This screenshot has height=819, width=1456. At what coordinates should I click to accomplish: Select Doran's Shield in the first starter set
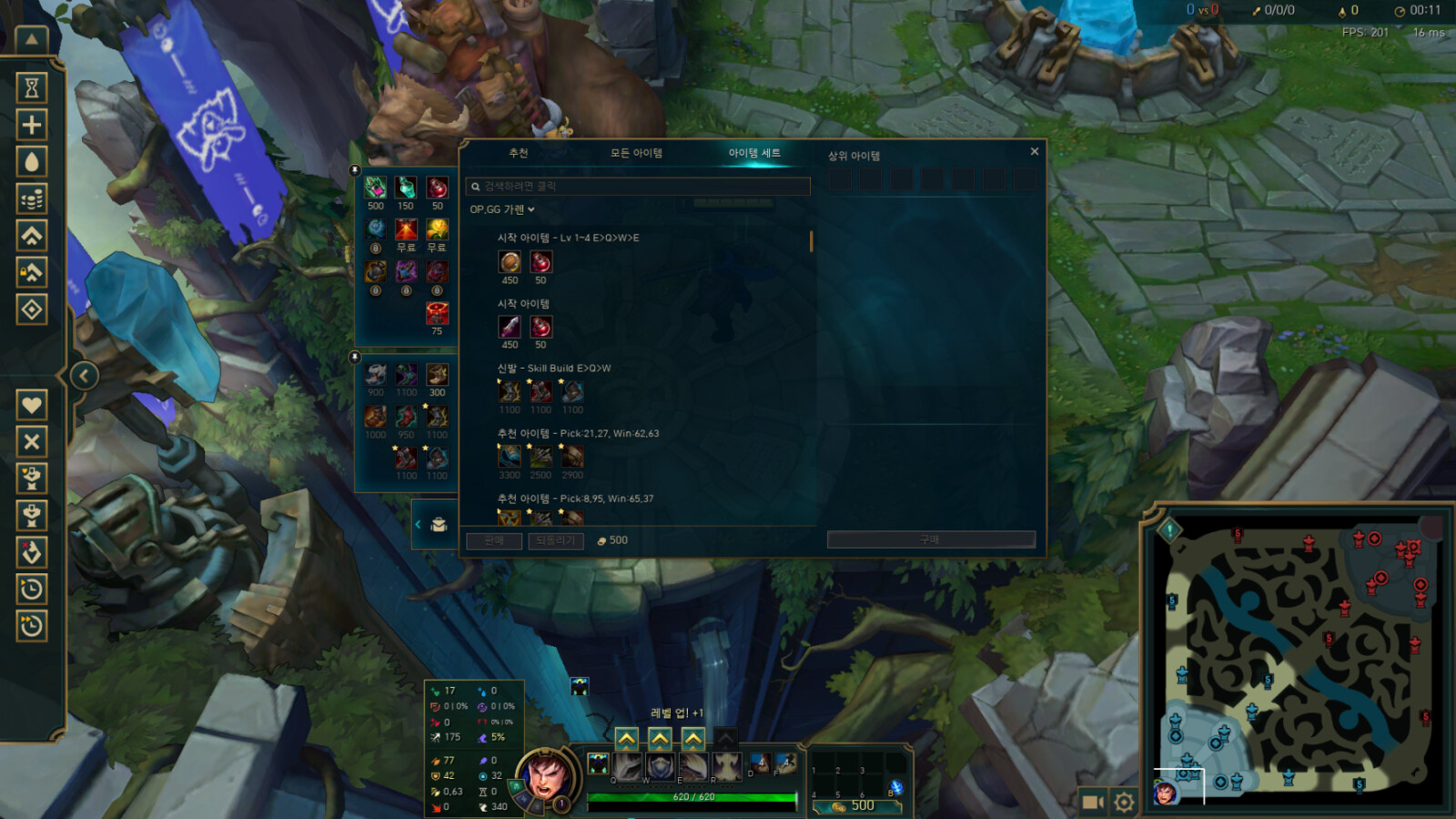click(510, 263)
